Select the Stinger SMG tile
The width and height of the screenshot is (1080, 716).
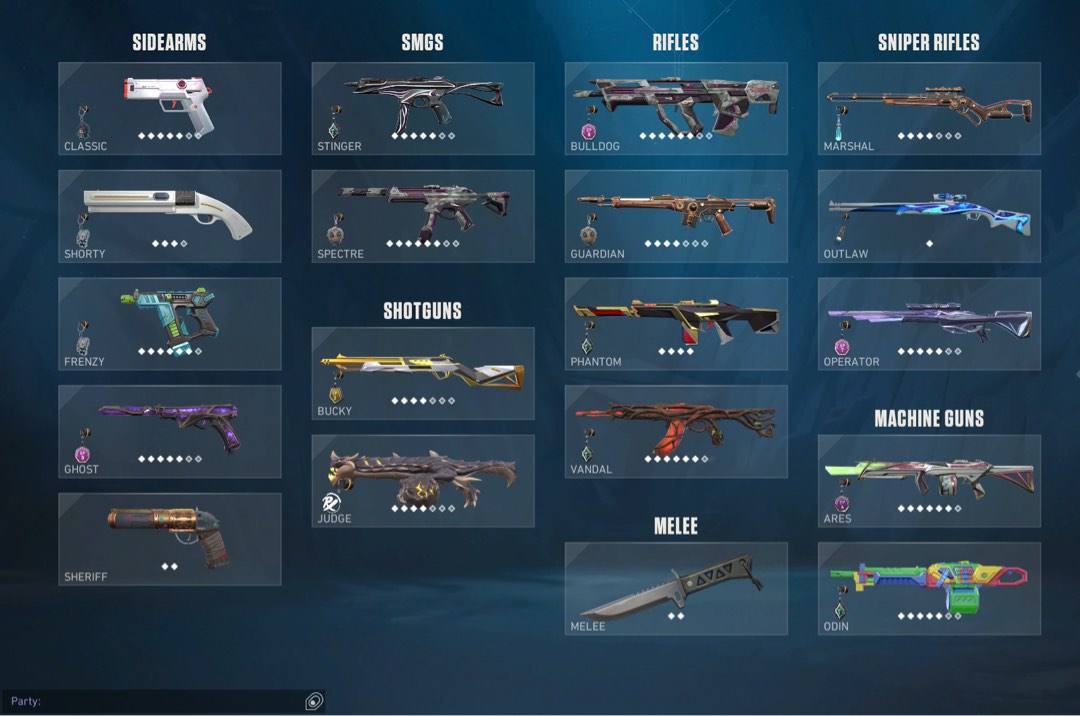(422, 108)
